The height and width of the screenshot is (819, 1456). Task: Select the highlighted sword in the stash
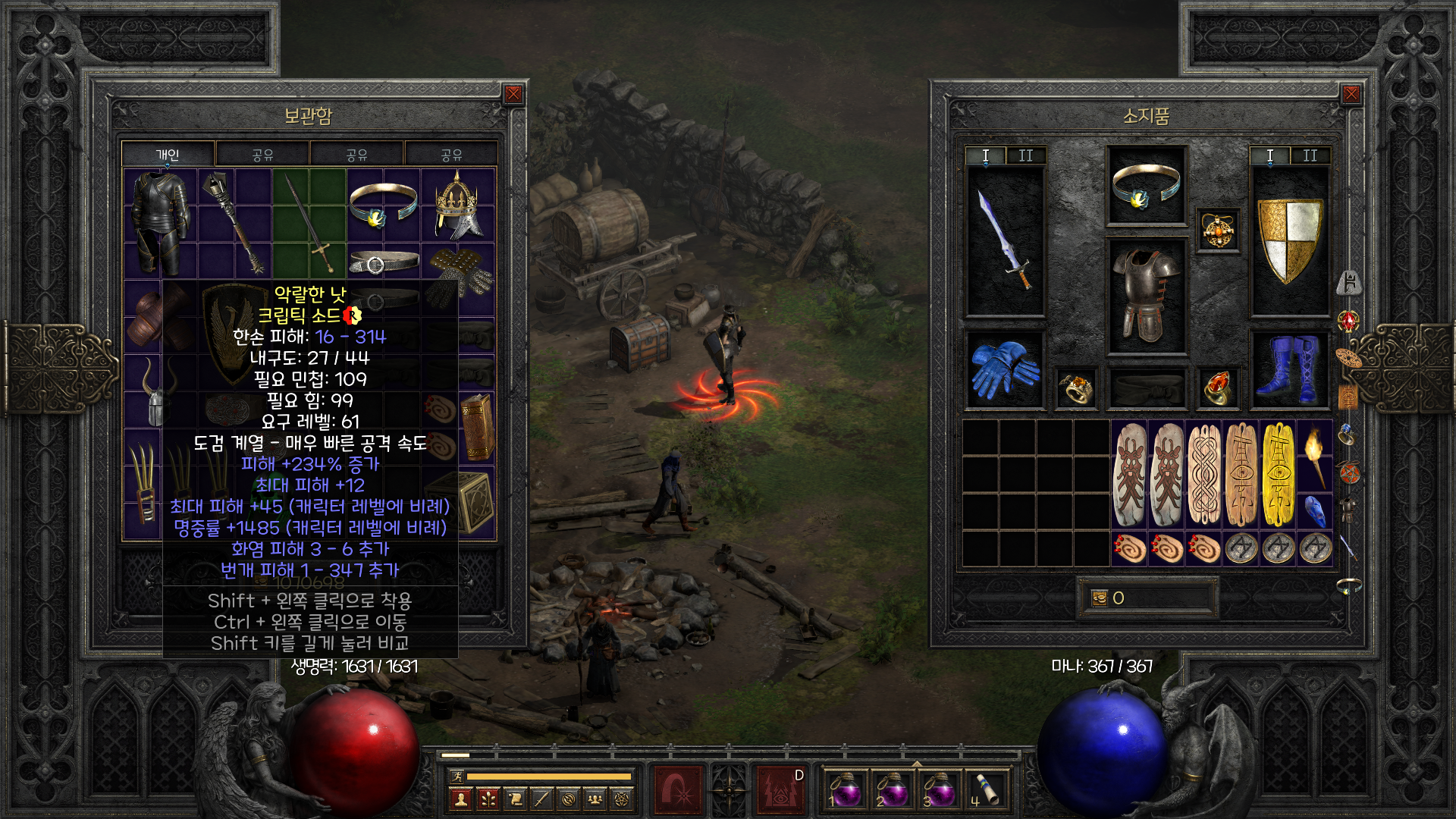point(309,223)
